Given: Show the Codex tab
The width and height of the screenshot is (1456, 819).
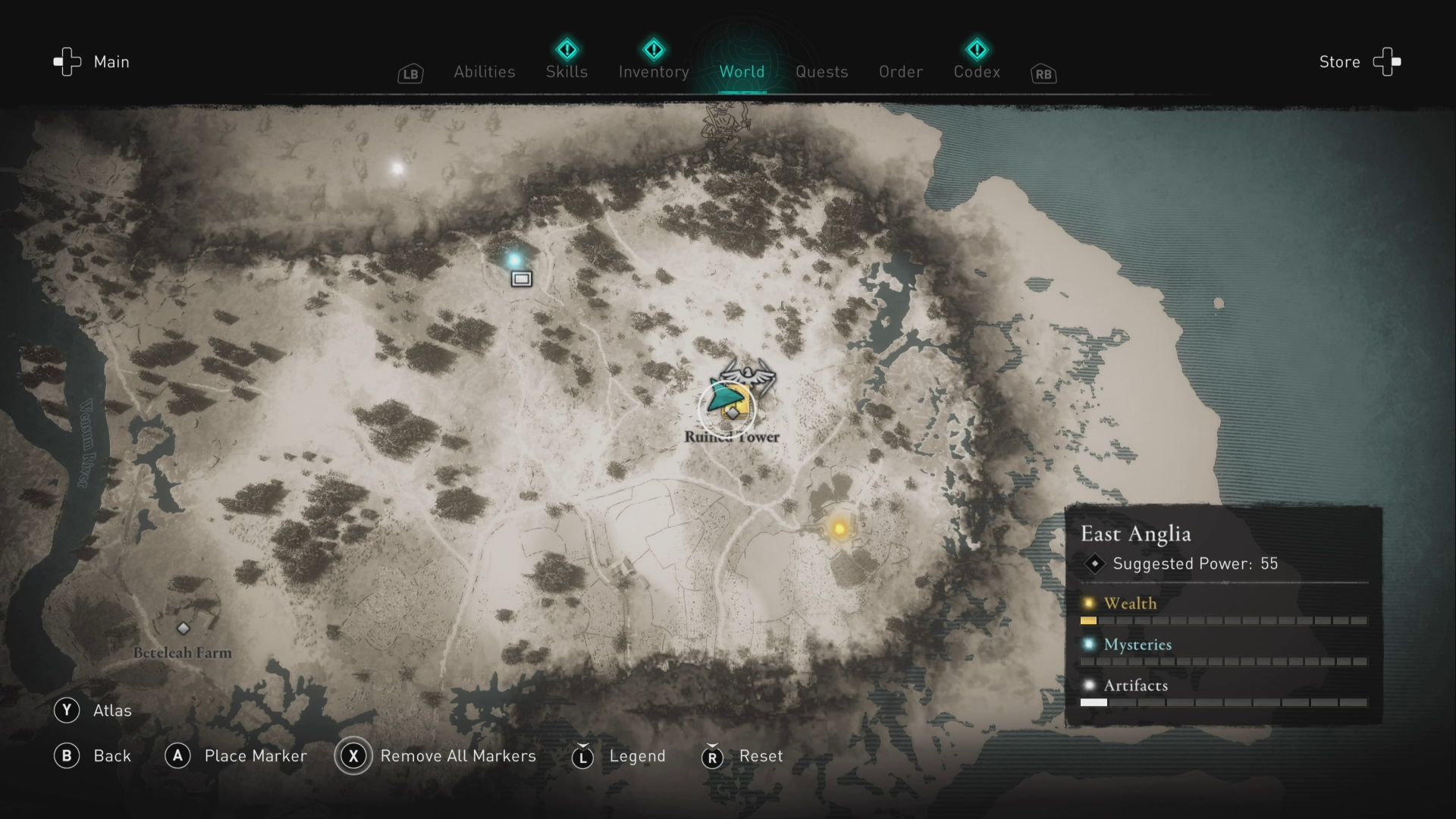Looking at the screenshot, I should (x=977, y=72).
